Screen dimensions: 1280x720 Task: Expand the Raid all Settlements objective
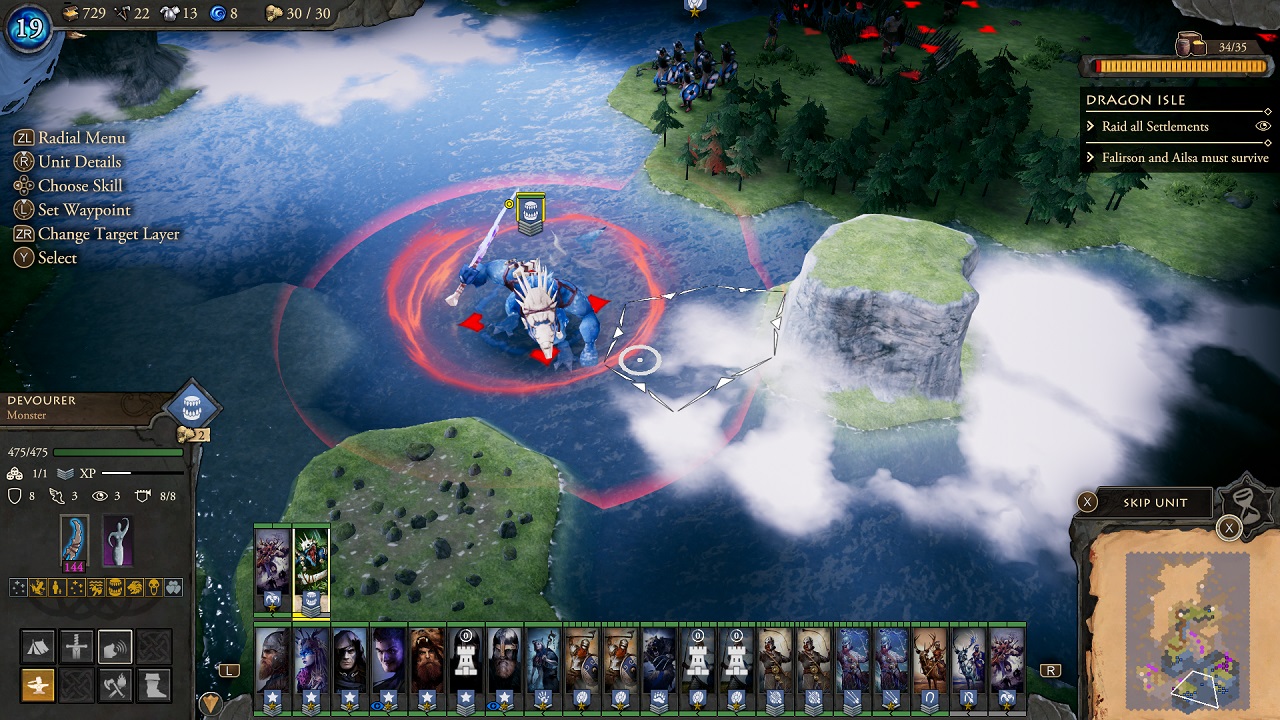[x=1091, y=126]
